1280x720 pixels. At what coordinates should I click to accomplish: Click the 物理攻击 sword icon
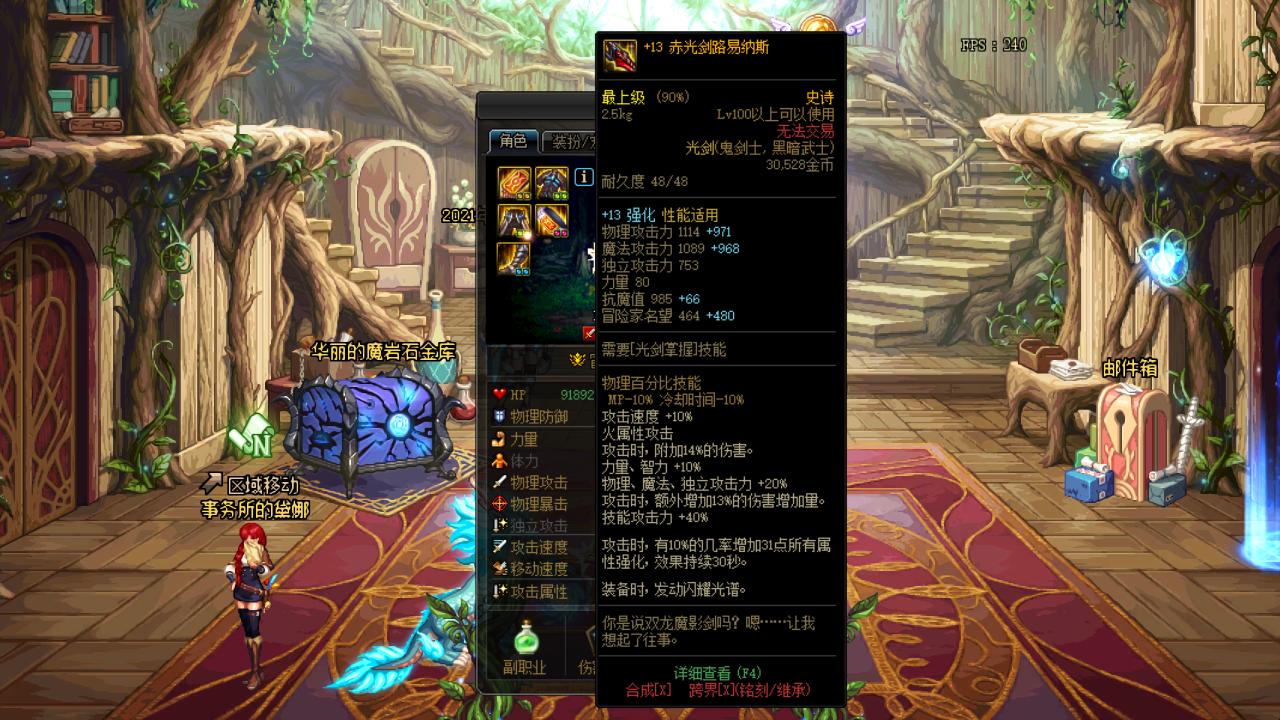pyautogui.click(x=498, y=479)
